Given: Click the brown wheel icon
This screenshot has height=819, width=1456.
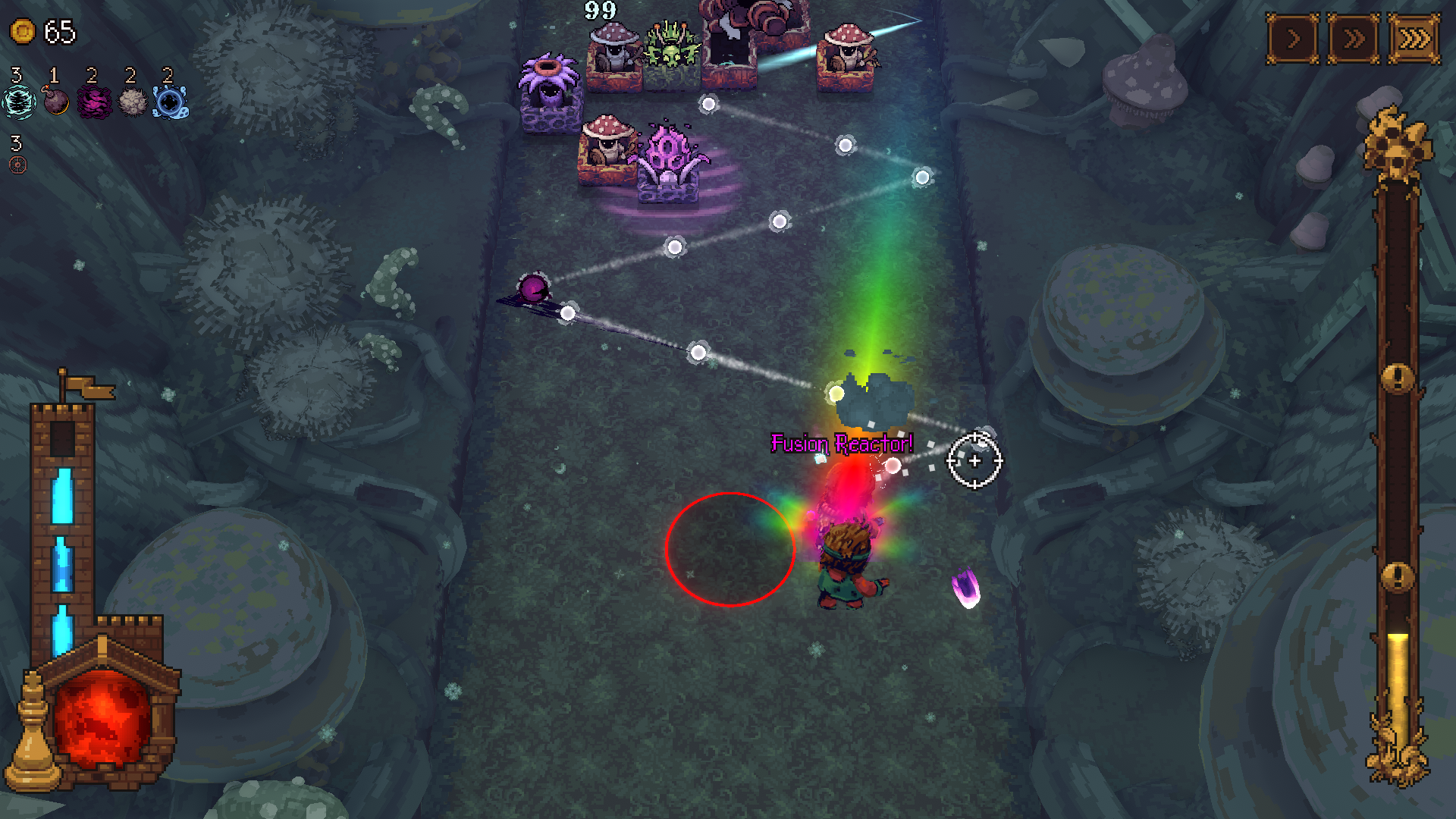Looking at the screenshot, I should [18, 165].
